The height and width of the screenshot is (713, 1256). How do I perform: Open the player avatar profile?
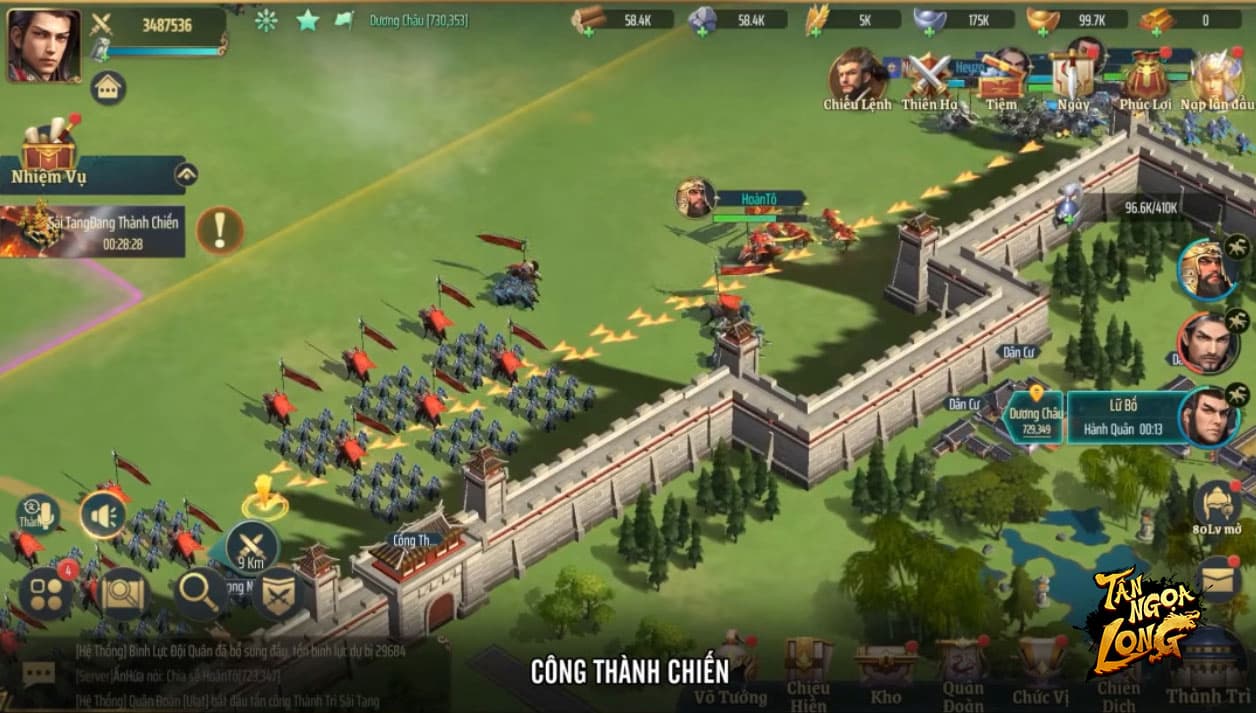tap(44, 45)
